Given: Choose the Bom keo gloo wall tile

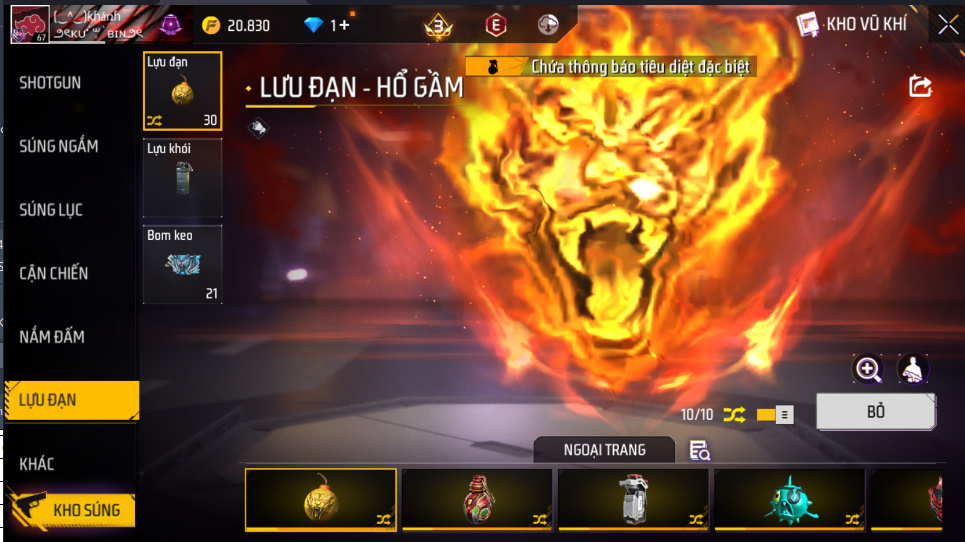Looking at the screenshot, I should (182, 264).
